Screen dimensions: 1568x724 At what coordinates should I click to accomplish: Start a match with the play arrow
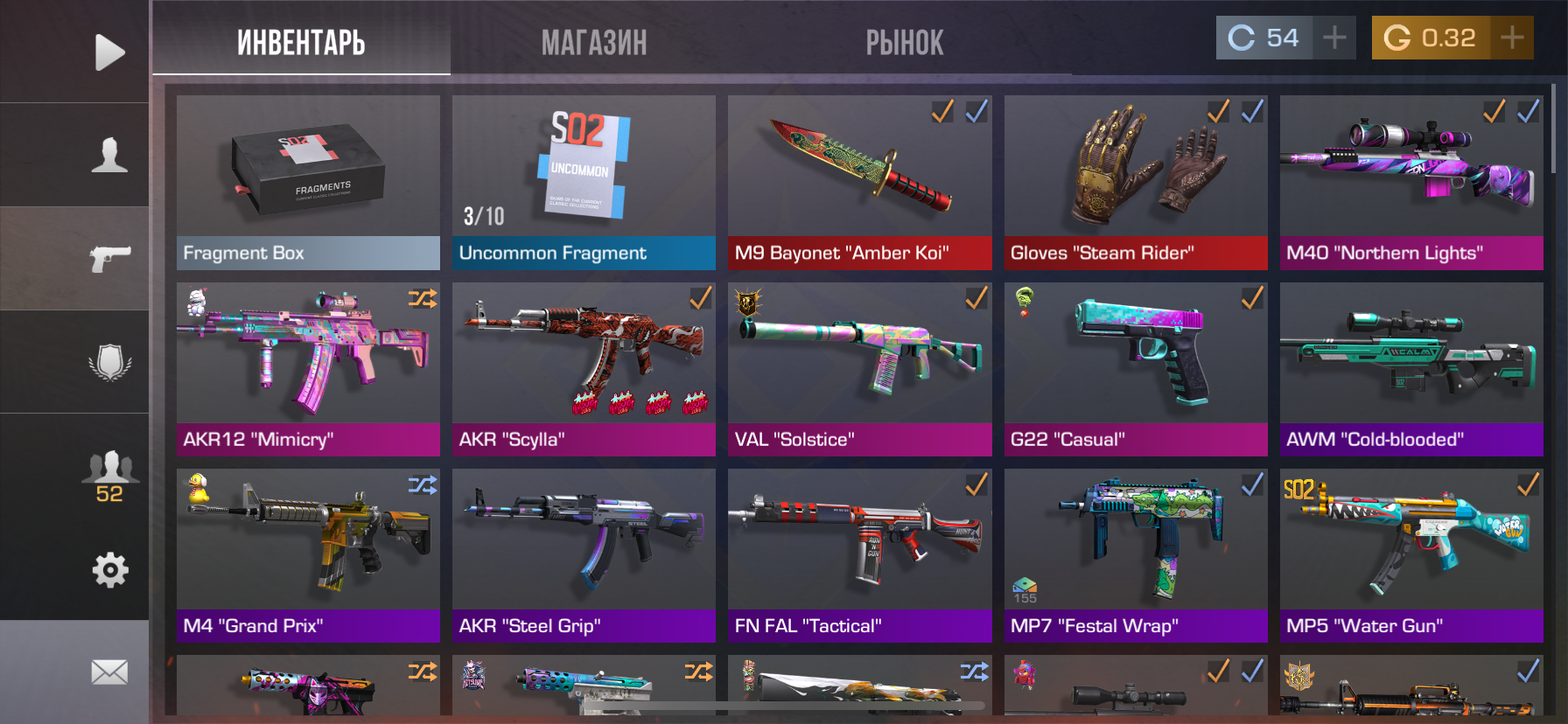[109, 52]
